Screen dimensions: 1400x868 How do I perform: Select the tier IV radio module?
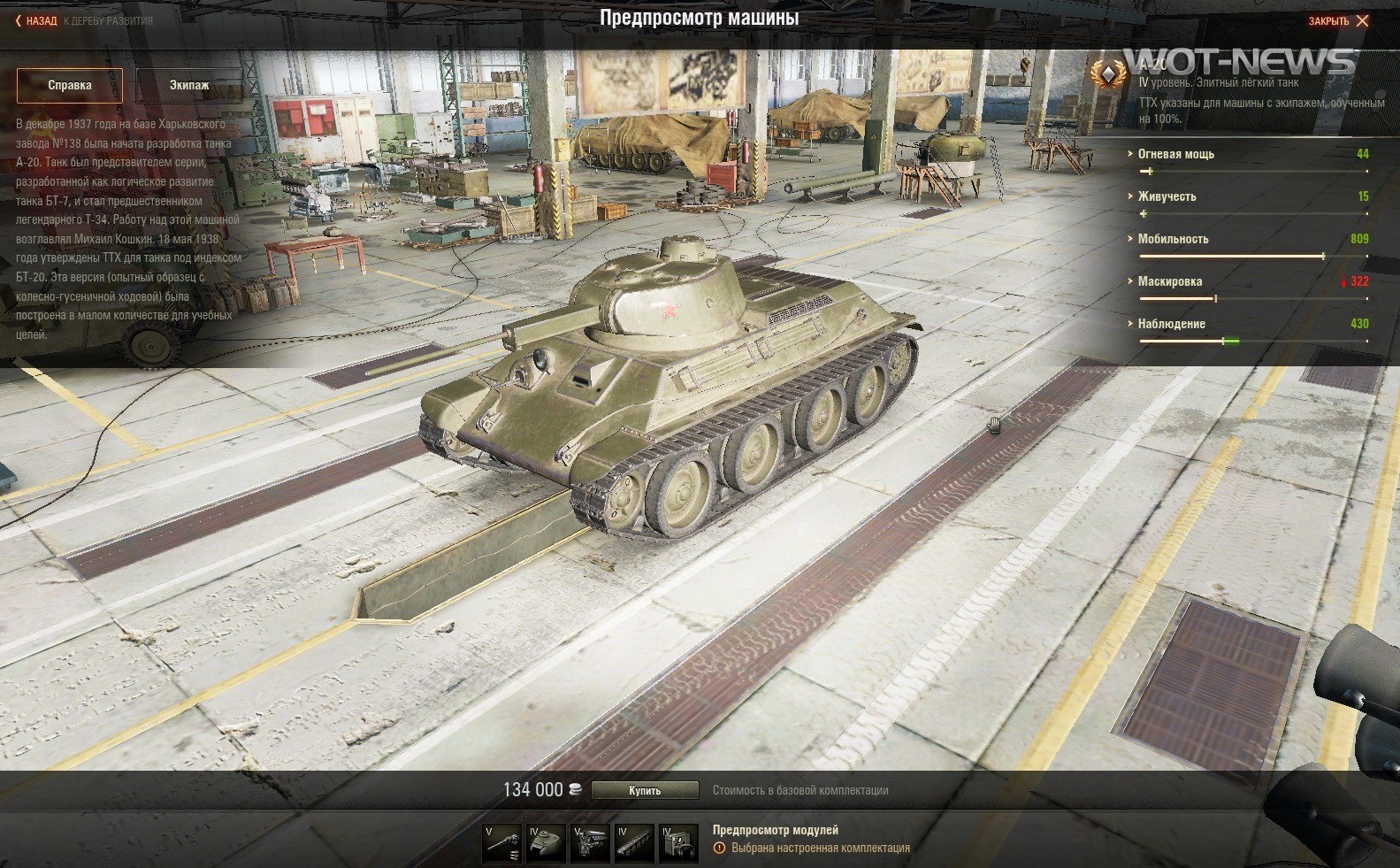point(678,842)
